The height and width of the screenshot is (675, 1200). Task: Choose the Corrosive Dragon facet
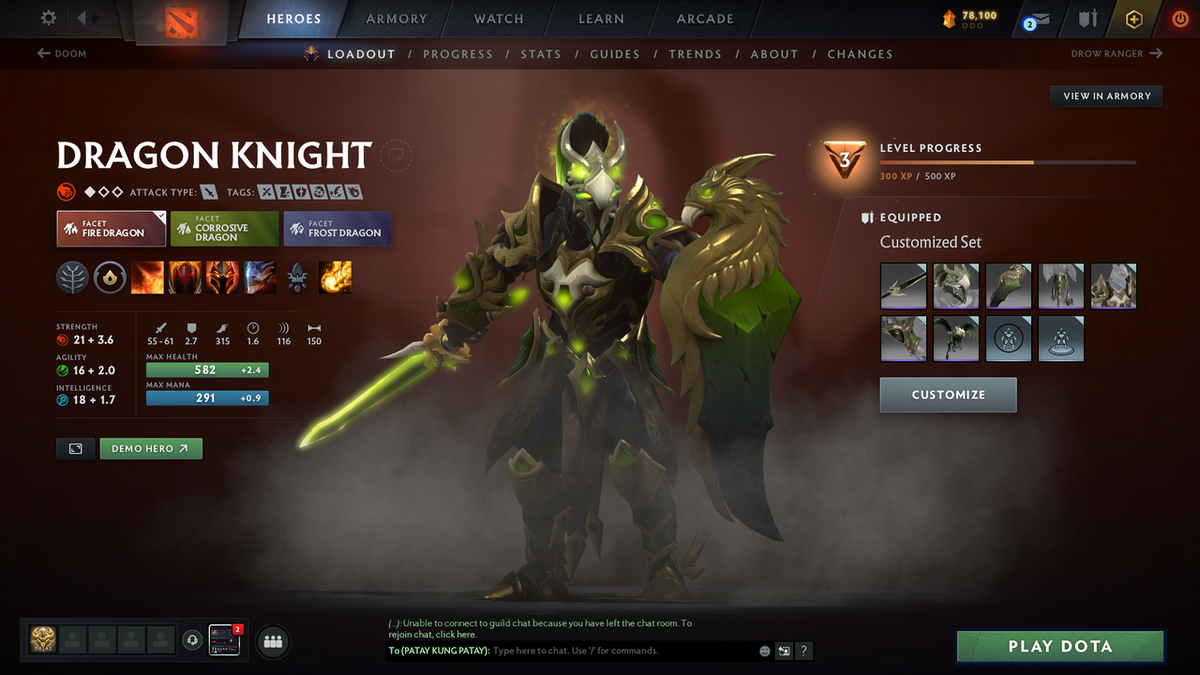click(224, 229)
